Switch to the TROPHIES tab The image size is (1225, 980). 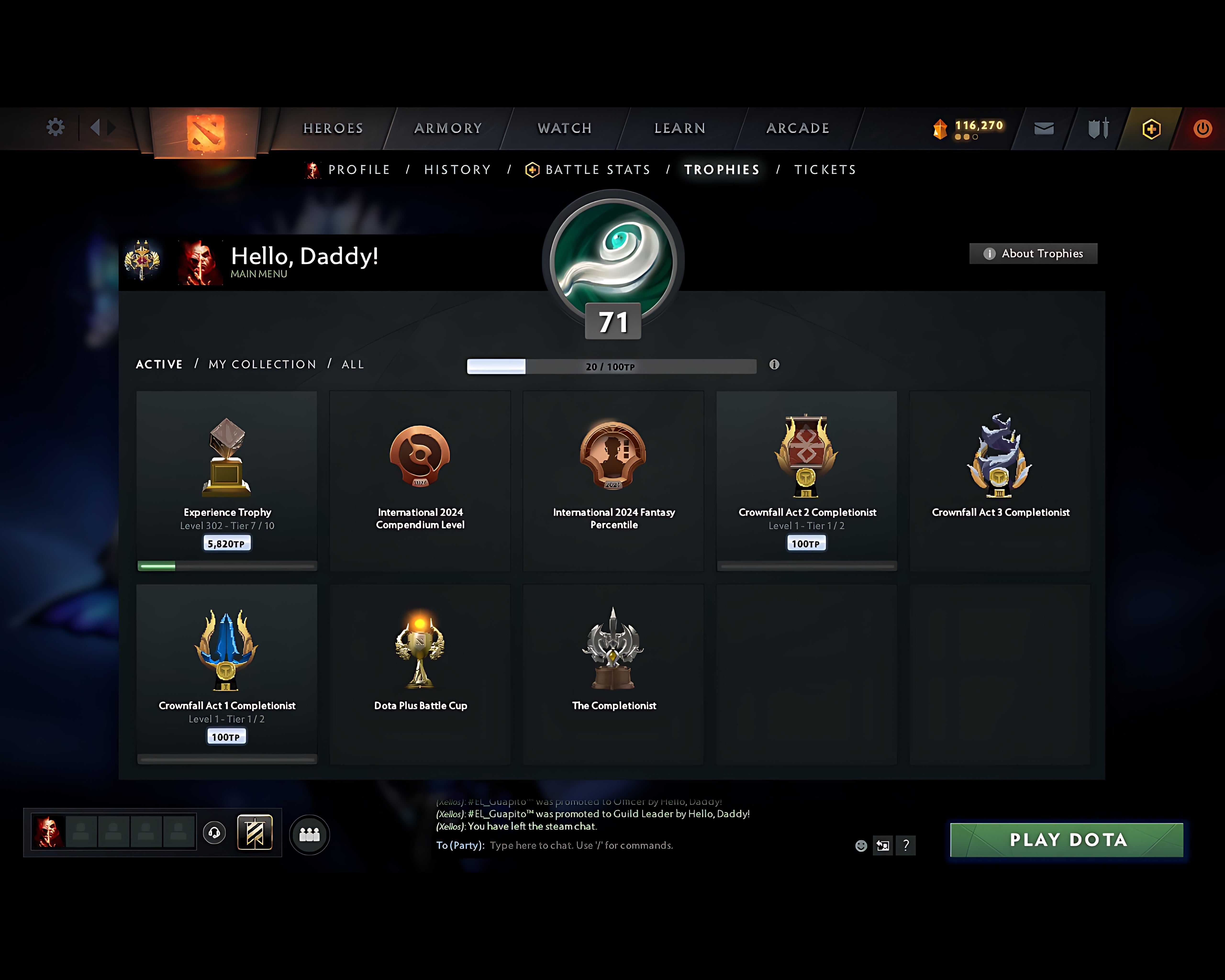click(x=722, y=169)
